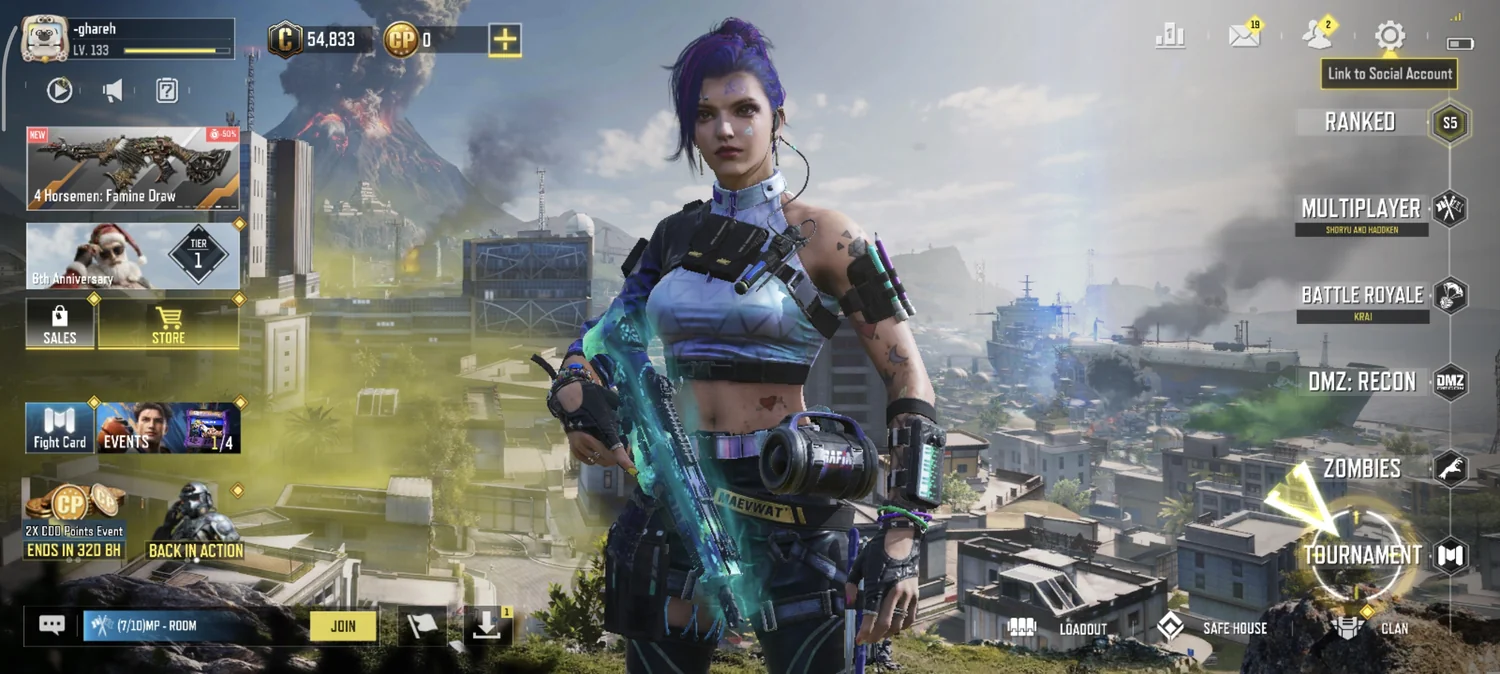
Task: Open the Fight Card
Action: (x=60, y=428)
